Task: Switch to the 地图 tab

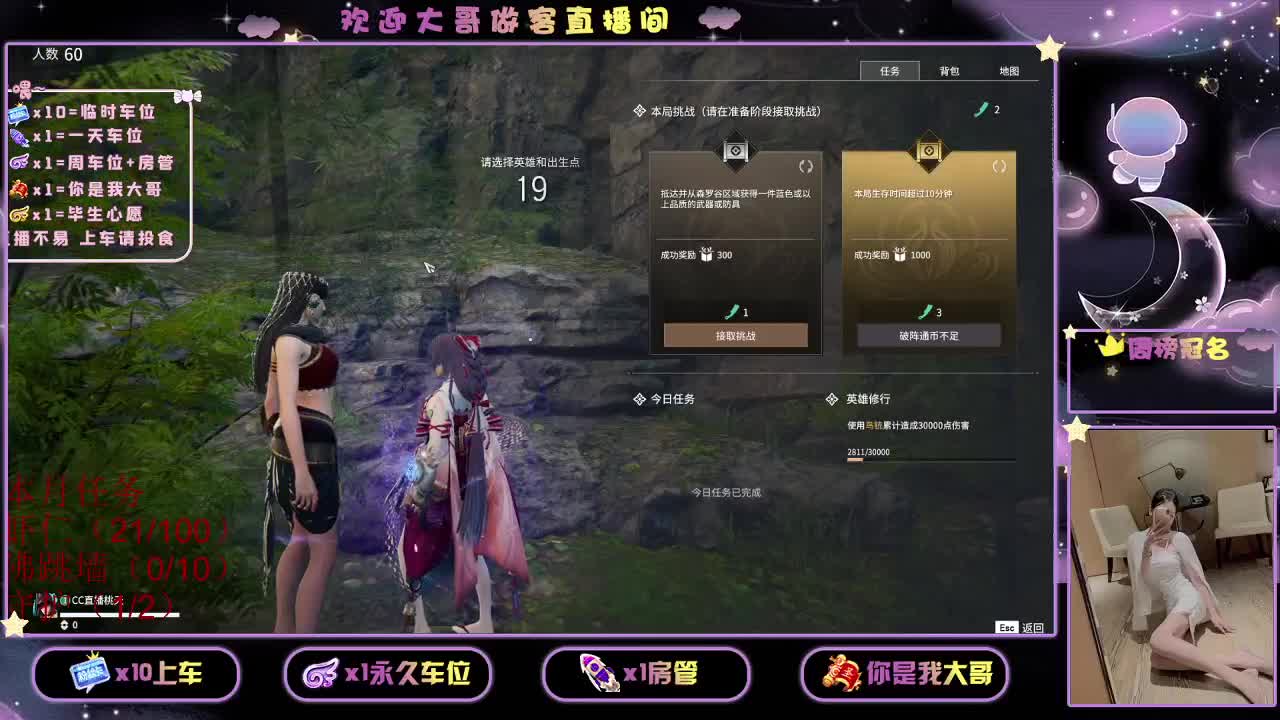Action: 1011,71
